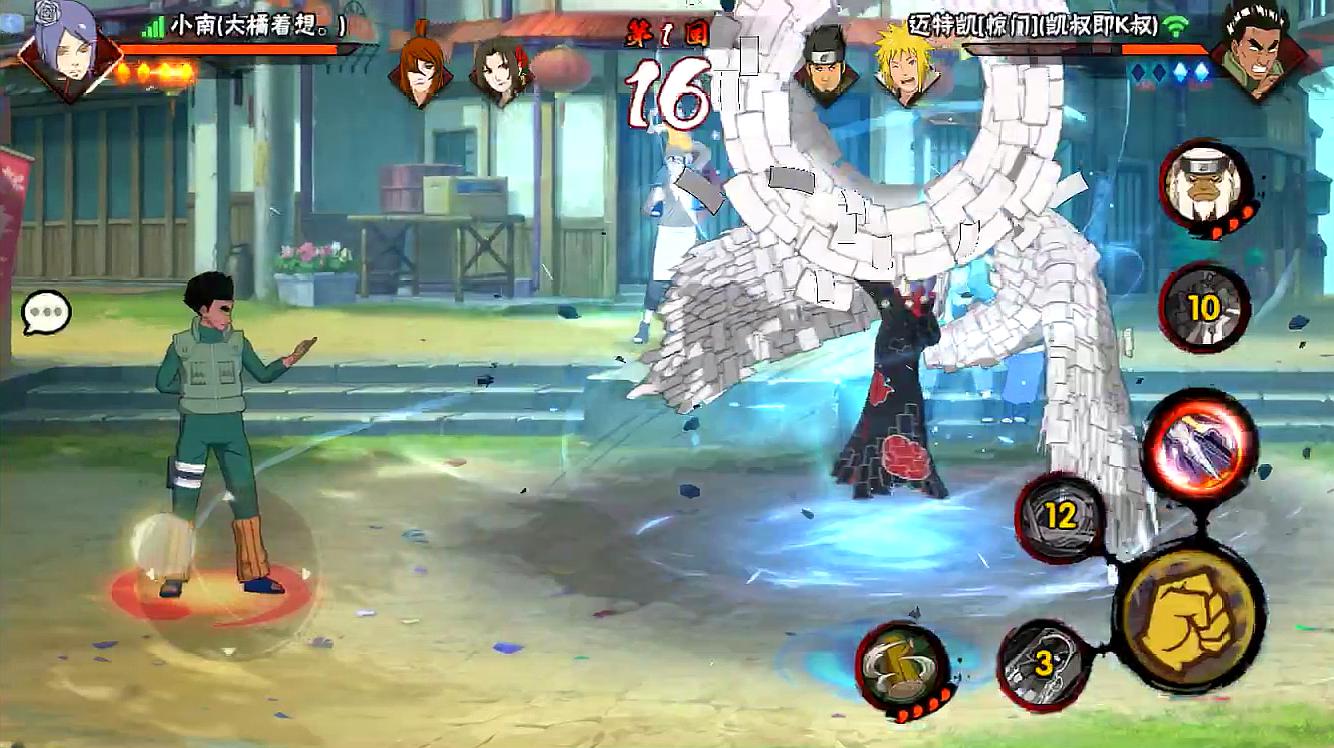
Task: Select Might Guy's portrait at top right
Action: (1255, 48)
